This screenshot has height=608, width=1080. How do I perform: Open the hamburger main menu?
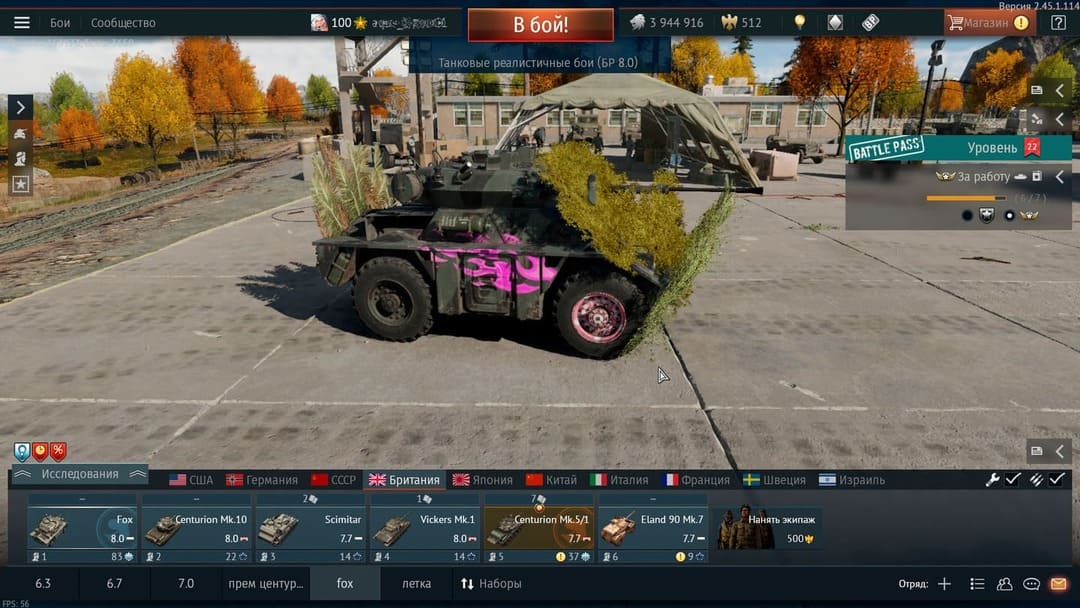[x=22, y=22]
